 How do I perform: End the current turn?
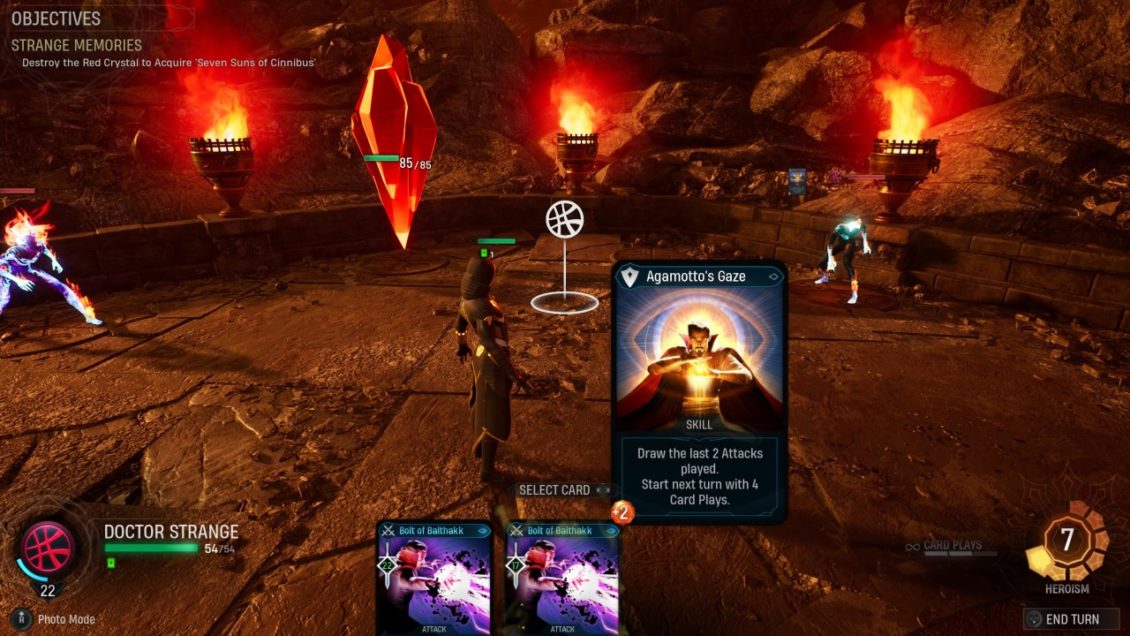1071,619
